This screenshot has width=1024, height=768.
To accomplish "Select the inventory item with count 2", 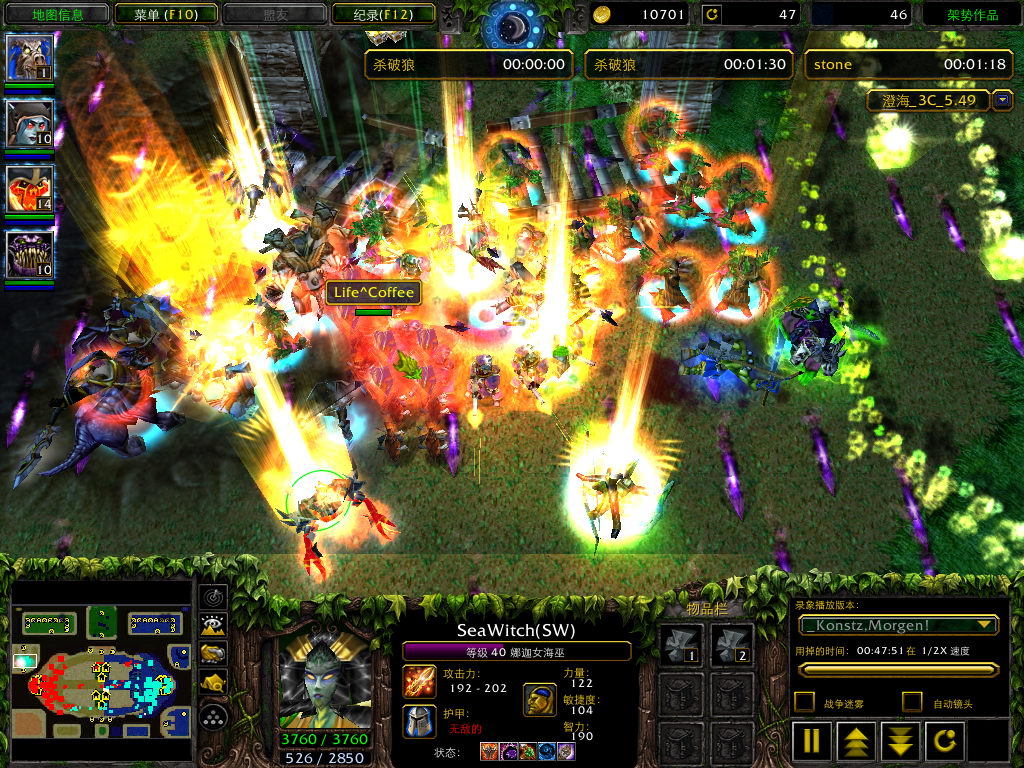I will [x=732, y=645].
